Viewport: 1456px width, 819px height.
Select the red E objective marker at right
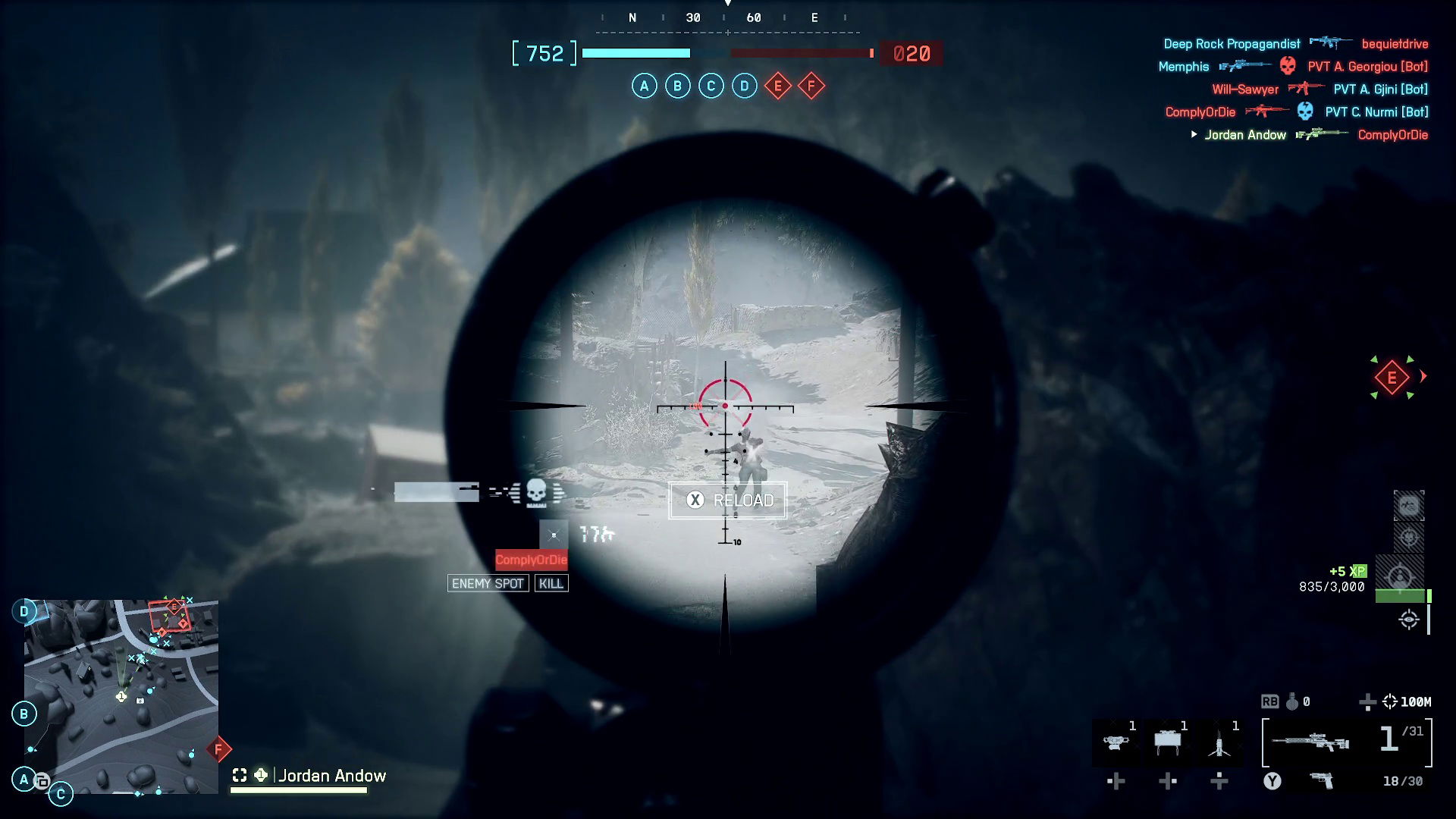pos(1392,378)
